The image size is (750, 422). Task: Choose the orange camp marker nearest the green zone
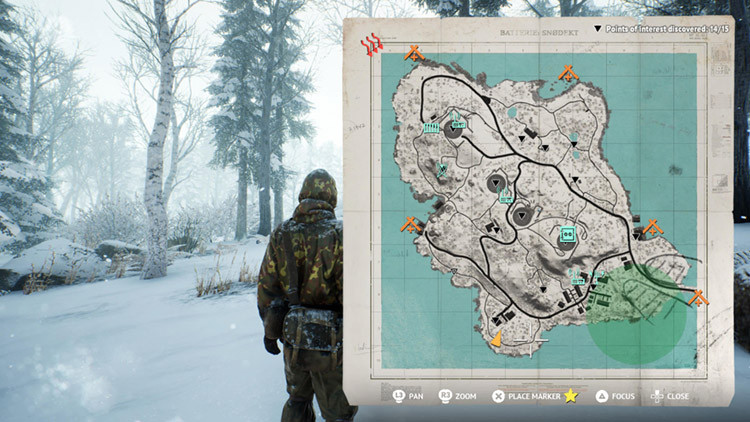click(698, 296)
